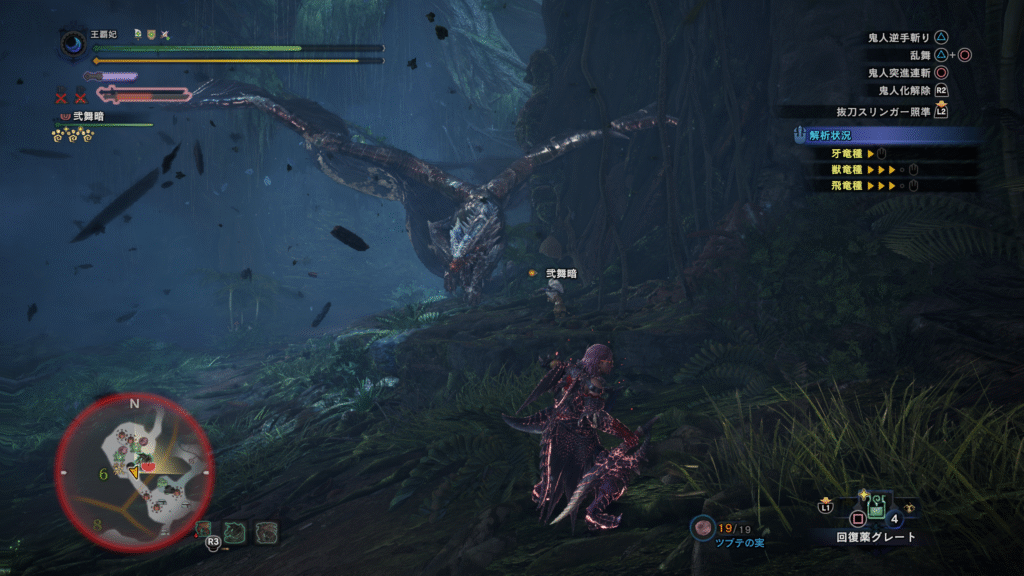Select the ツブテの実 slinger ammo icon
The height and width of the screenshot is (576, 1024).
pos(702,527)
